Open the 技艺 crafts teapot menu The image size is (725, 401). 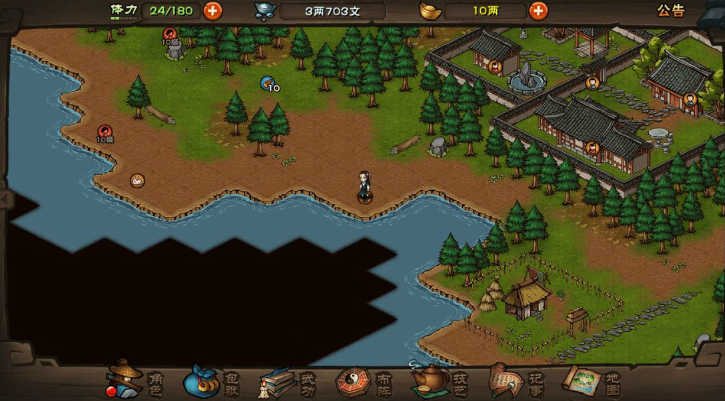coord(441,381)
